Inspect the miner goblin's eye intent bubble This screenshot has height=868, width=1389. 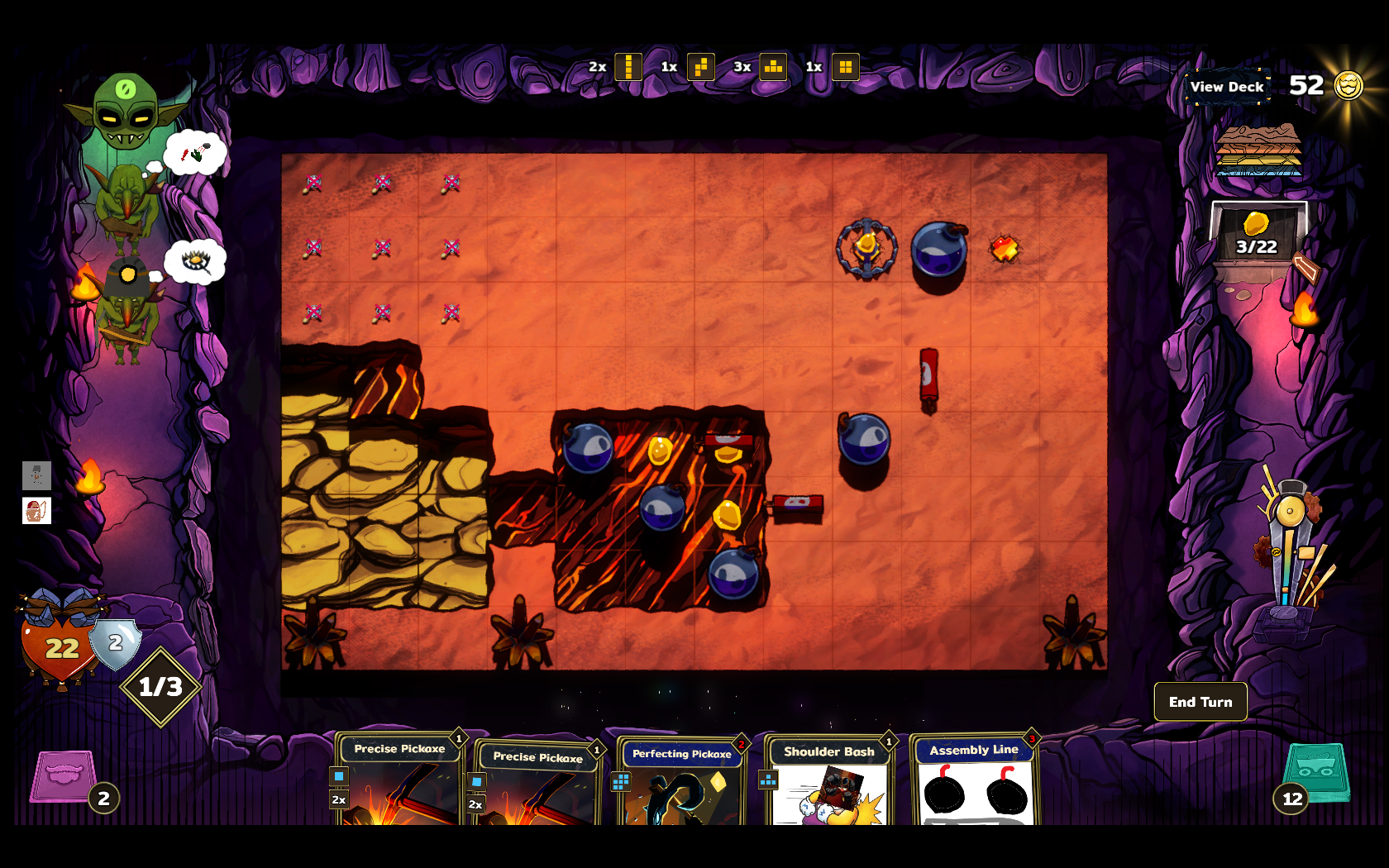(x=195, y=262)
